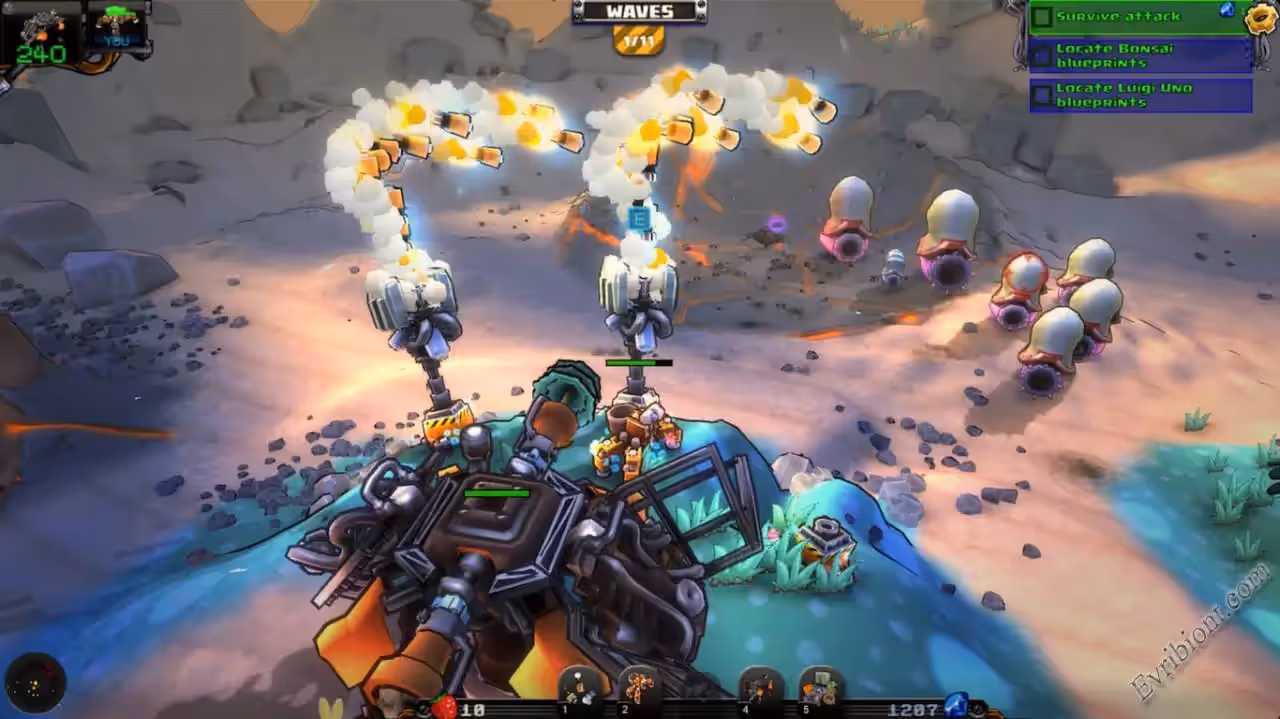Select hotbar slot 1 build item
This screenshot has height=719, width=1280.
pos(580,687)
